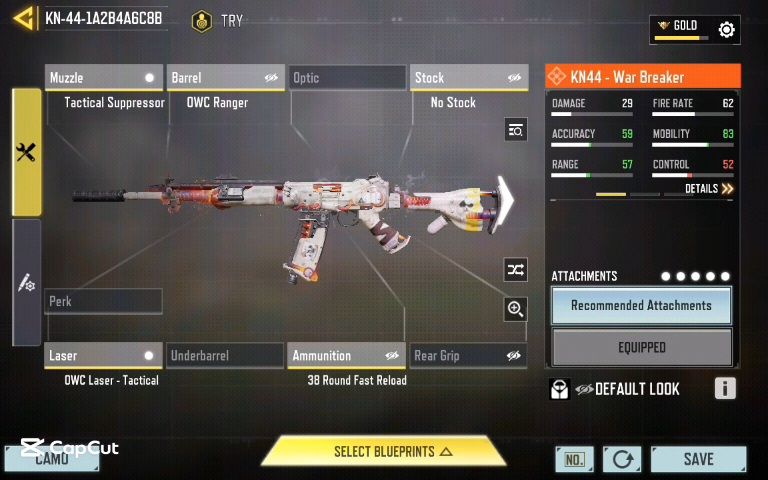This screenshot has height=480, width=768.
Task: Choose the empty Optic slot
Action: pyautogui.click(x=347, y=78)
